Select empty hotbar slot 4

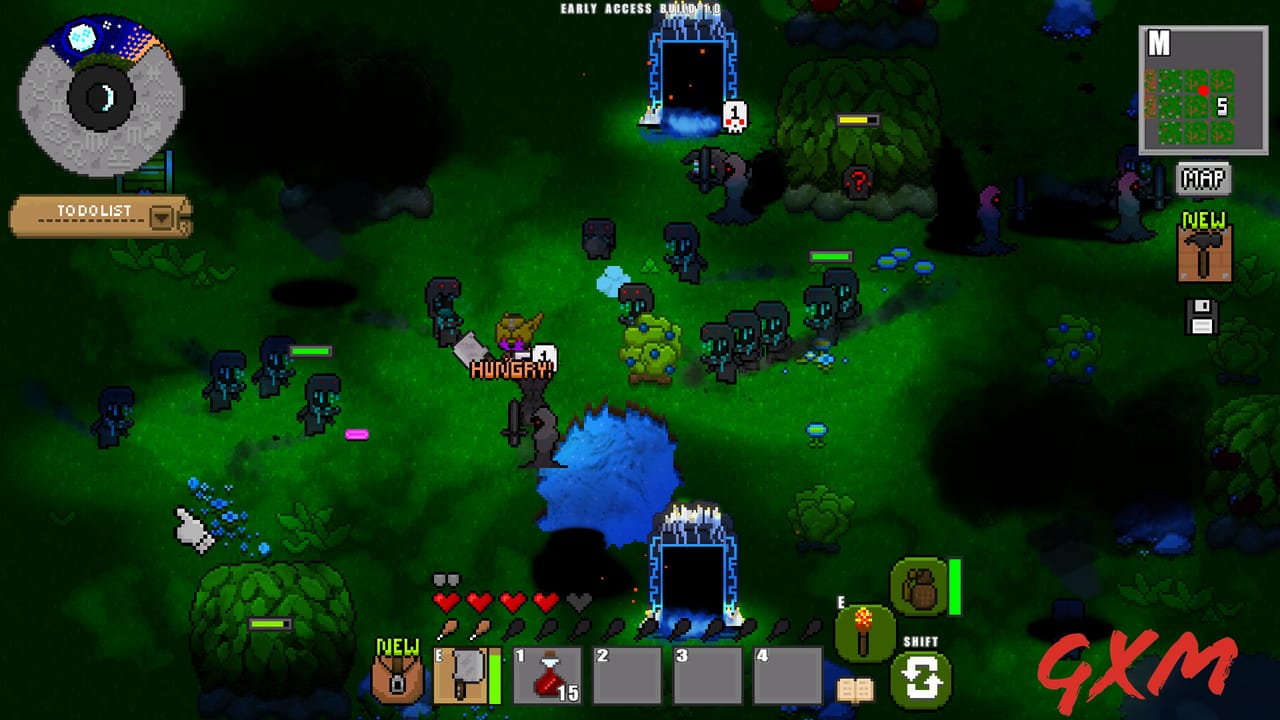[786, 675]
